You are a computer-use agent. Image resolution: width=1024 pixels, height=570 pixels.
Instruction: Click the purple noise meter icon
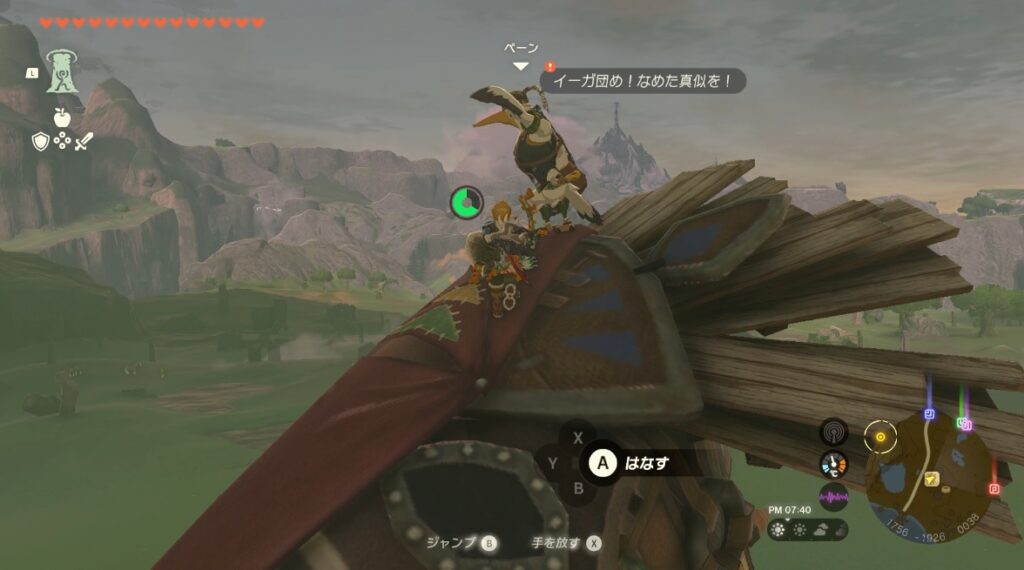[833, 496]
